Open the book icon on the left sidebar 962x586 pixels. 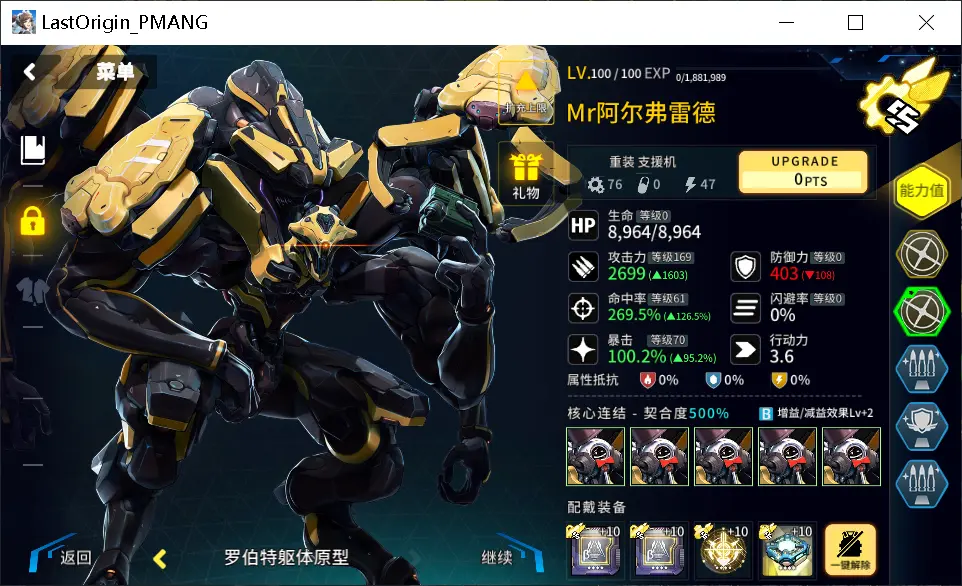(x=32, y=150)
